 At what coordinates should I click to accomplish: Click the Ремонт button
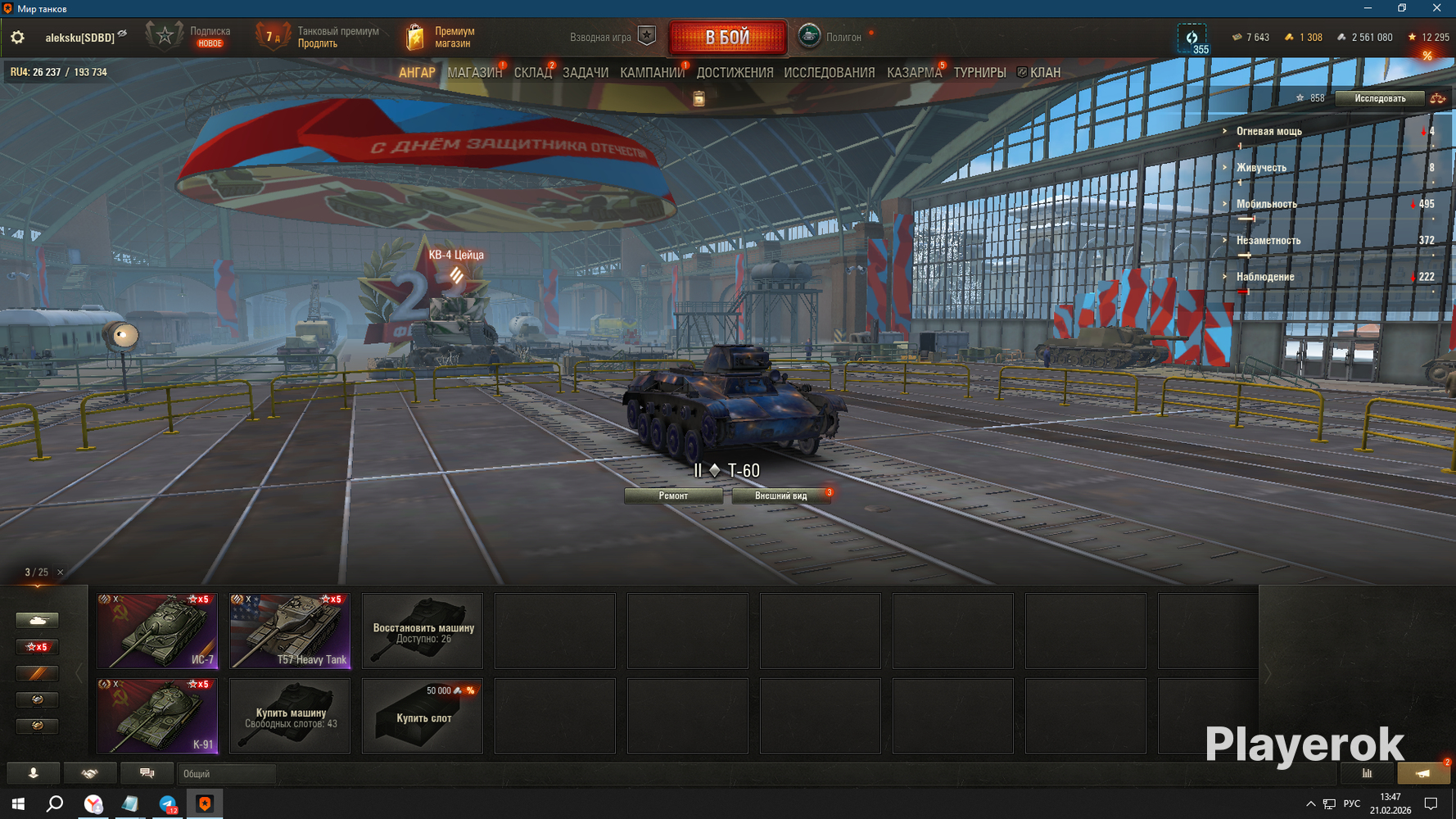coord(673,495)
